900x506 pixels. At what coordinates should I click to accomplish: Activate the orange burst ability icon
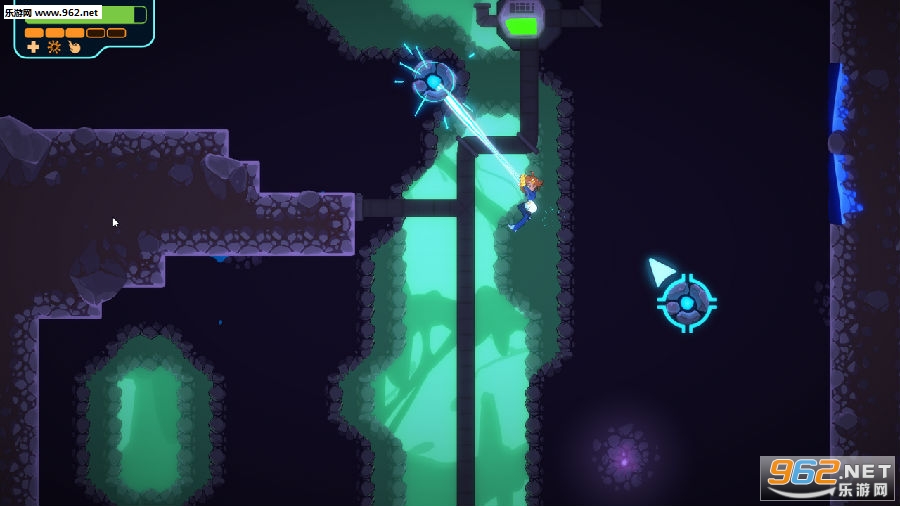click(x=54, y=47)
